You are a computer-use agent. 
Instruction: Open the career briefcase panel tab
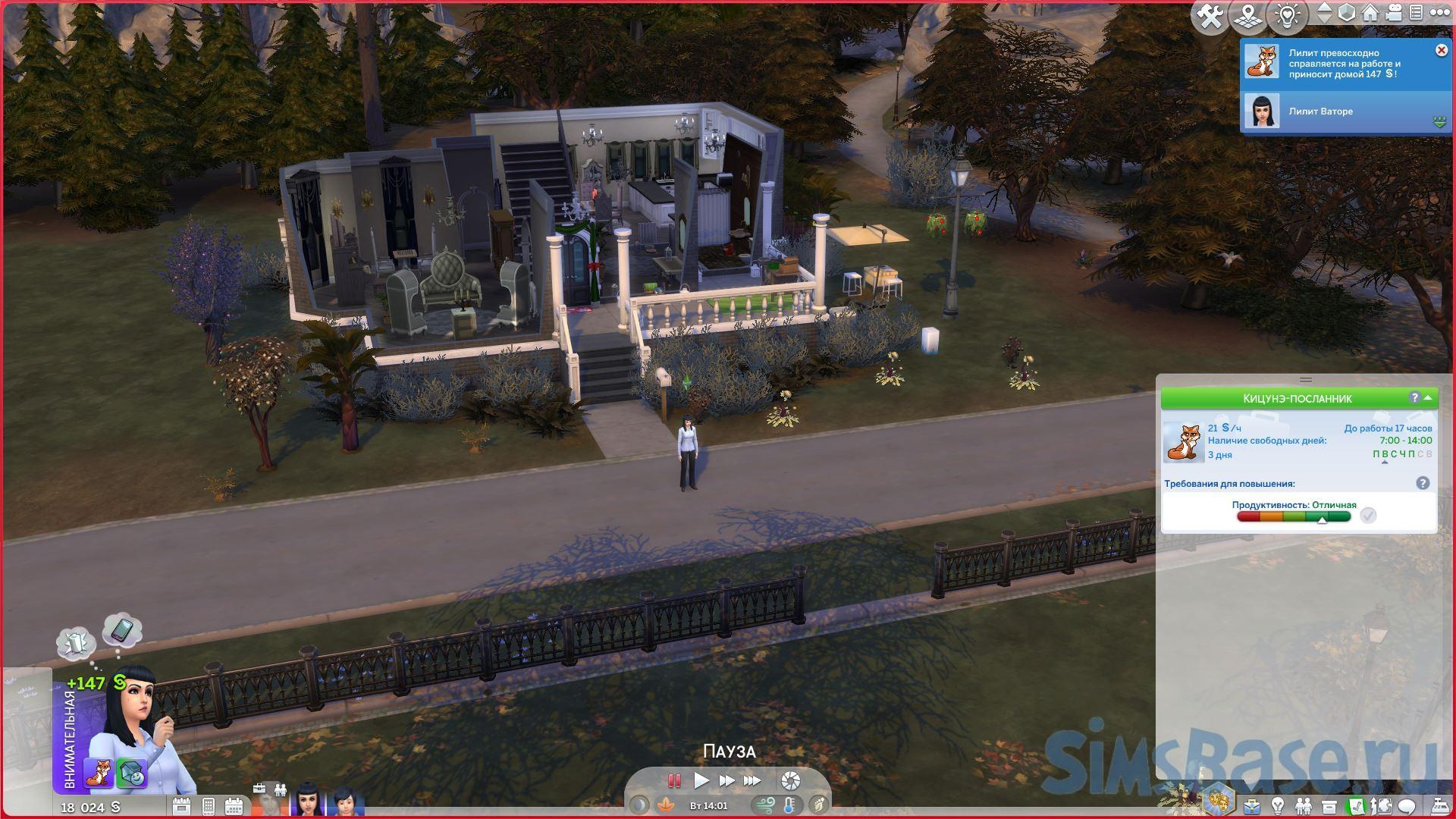coord(1252,805)
